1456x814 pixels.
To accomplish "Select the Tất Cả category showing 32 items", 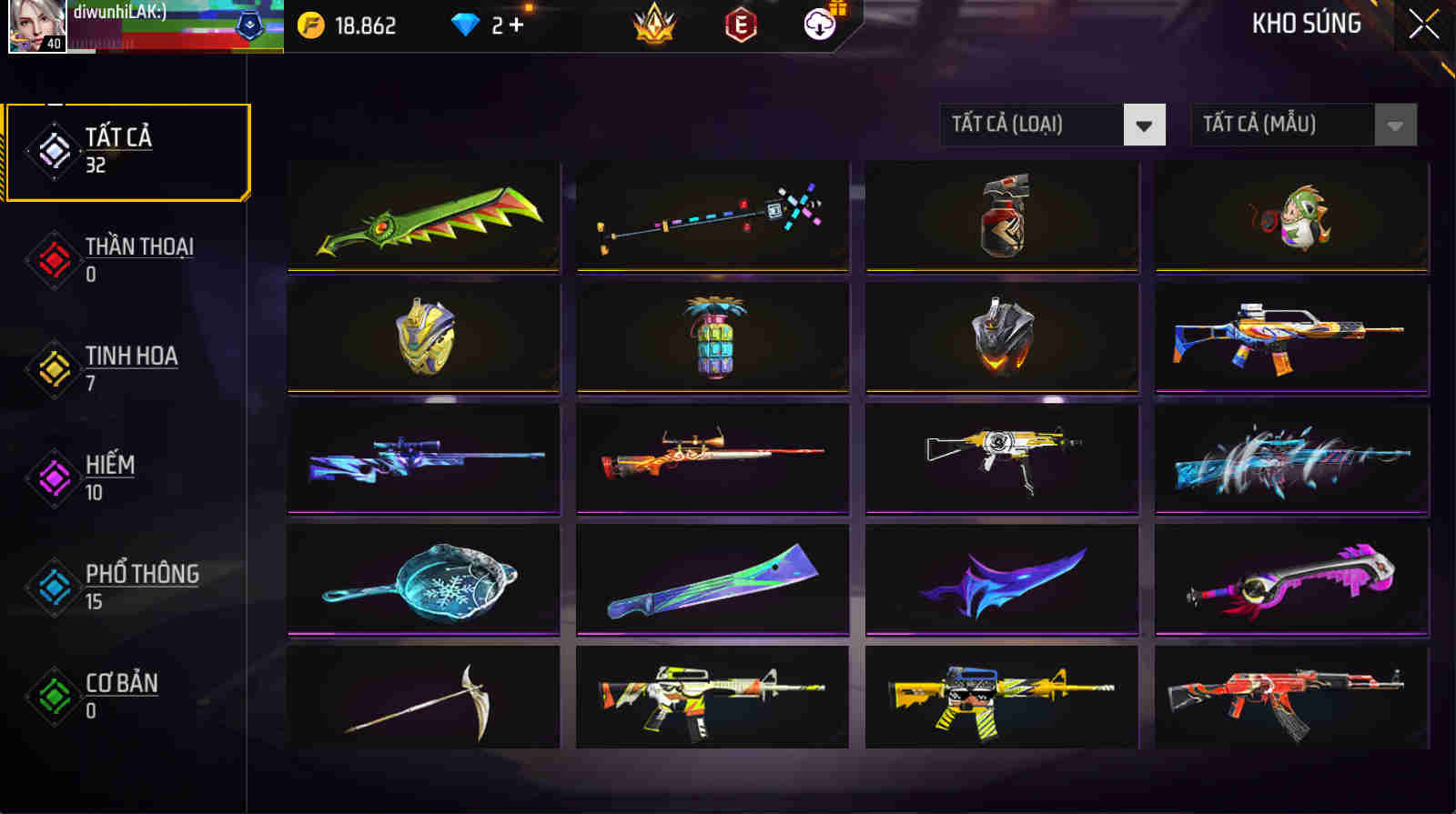I will coord(127,150).
